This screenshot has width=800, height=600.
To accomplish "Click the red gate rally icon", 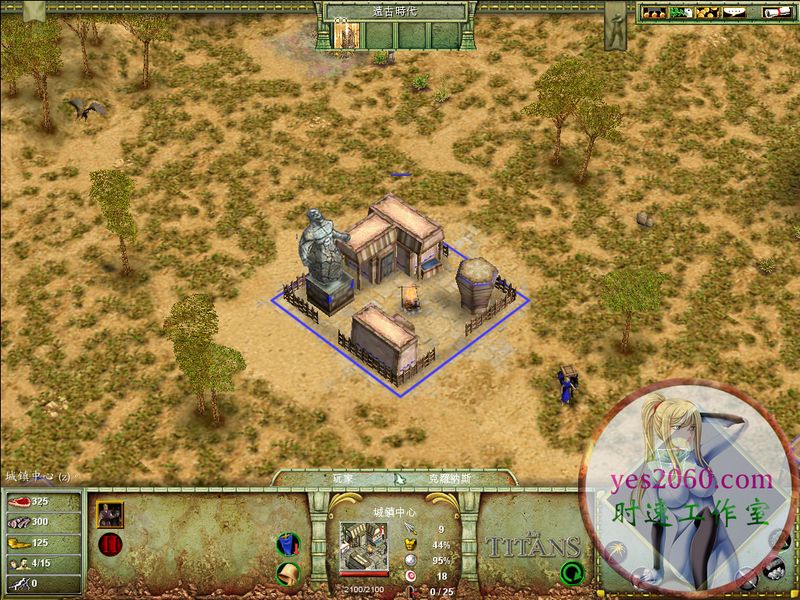I will (110, 546).
